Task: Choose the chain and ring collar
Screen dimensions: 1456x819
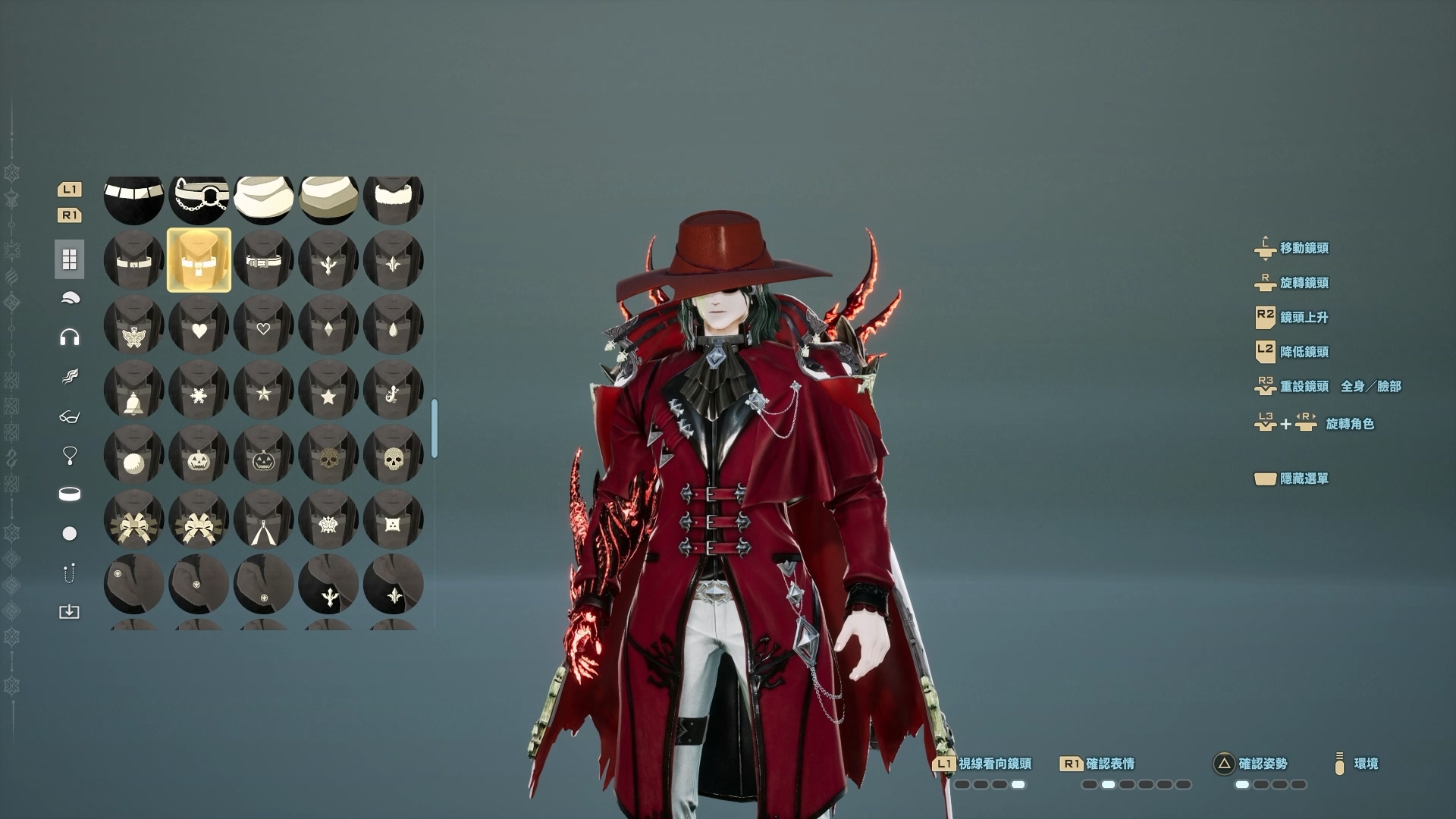Action: tap(199, 199)
